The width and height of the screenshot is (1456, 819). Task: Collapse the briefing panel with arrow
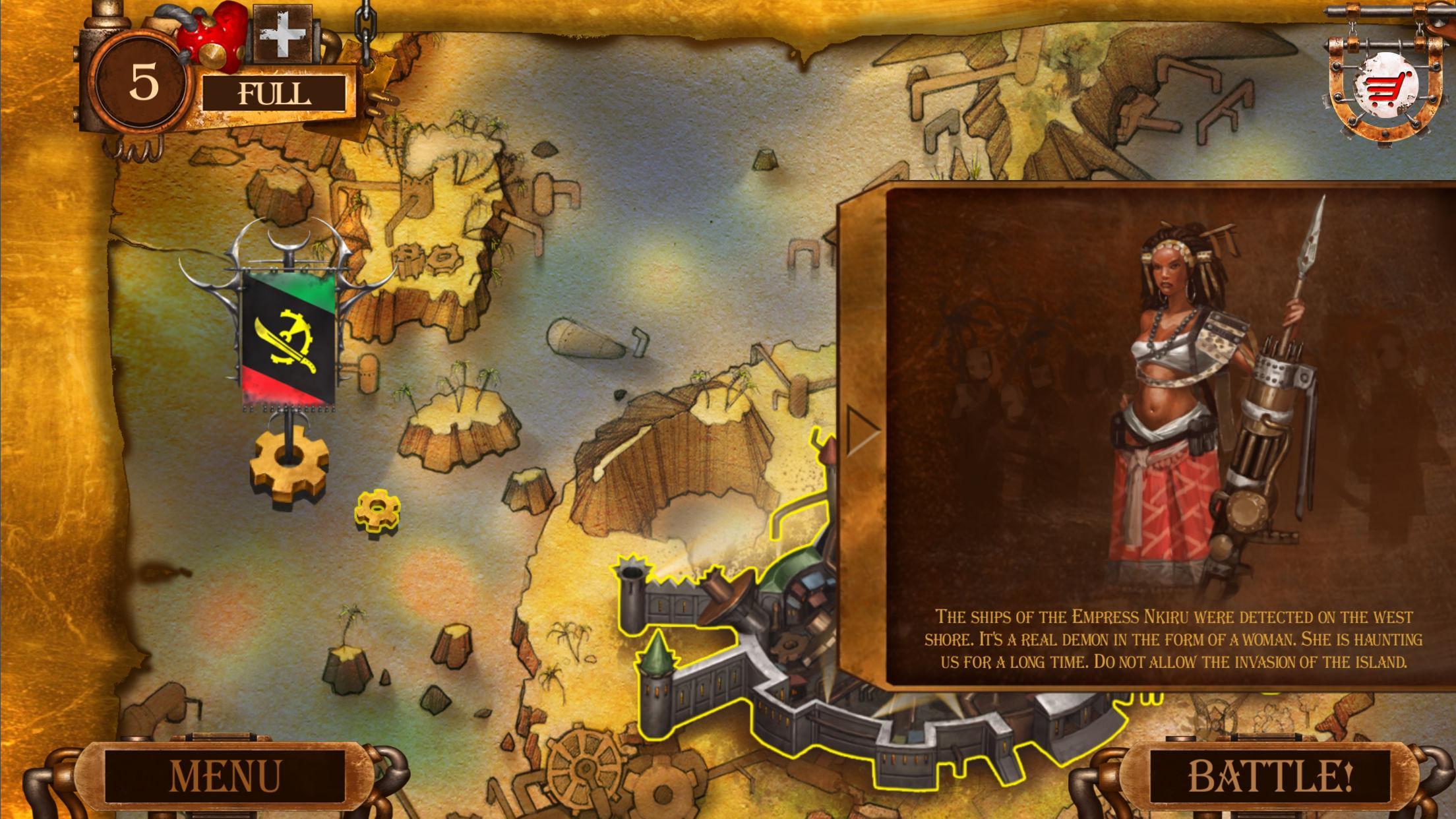(862, 431)
